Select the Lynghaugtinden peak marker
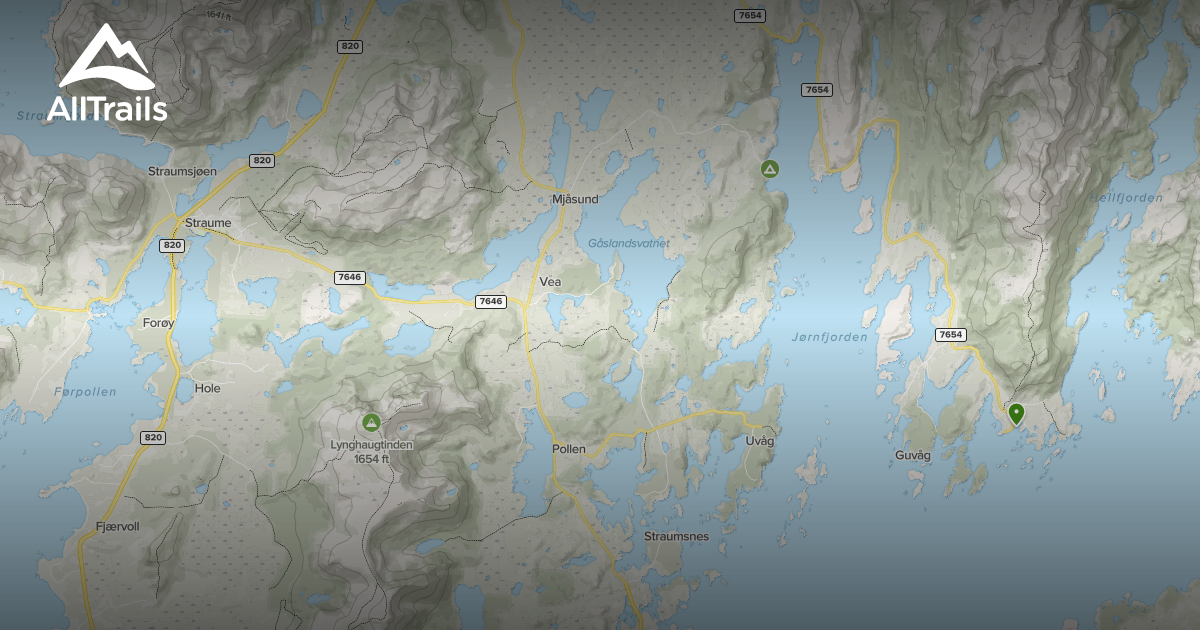 (x=372, y=423)
